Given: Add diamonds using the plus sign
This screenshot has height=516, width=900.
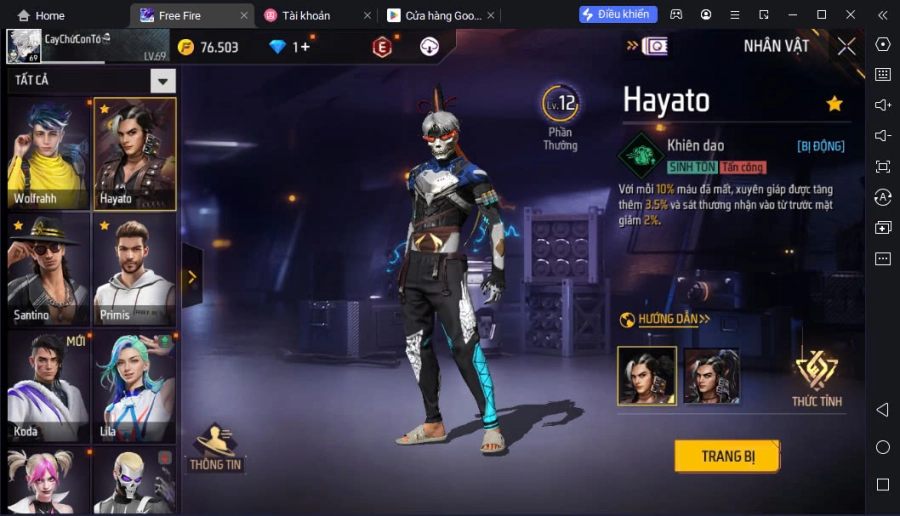Looking at the screenshot, I should click(305, 47).
